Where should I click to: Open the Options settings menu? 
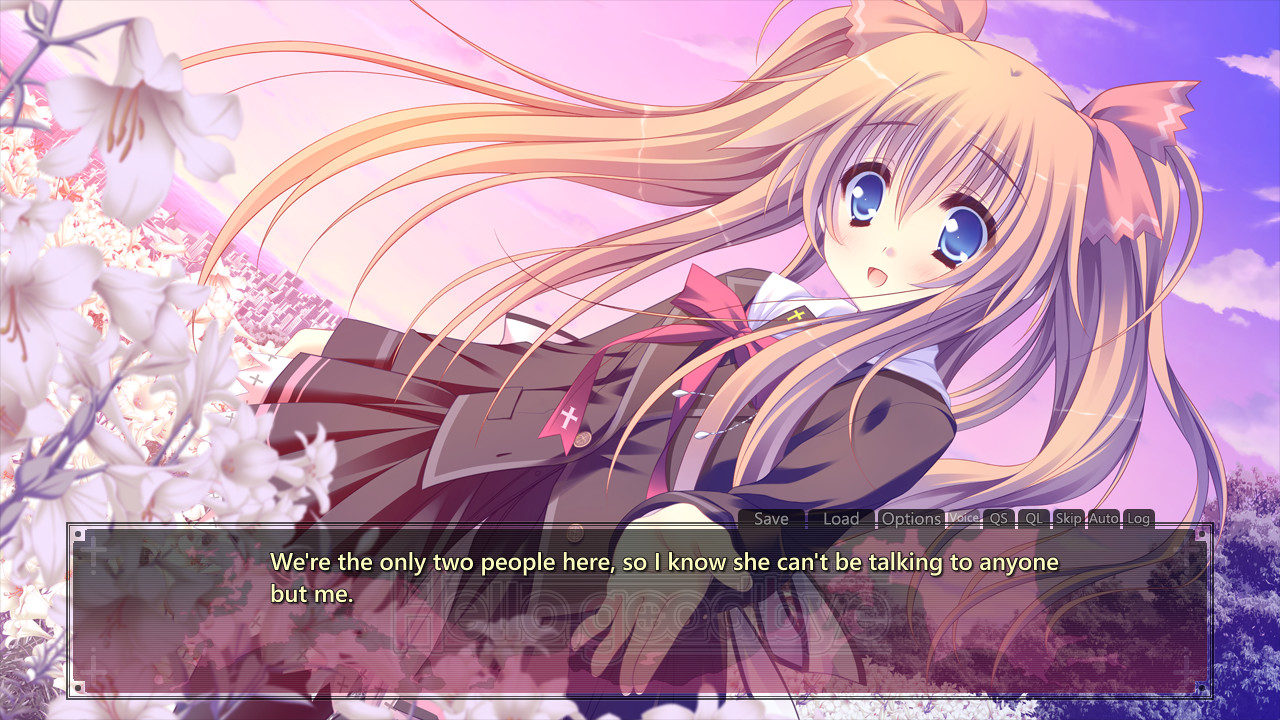point(910,518)
